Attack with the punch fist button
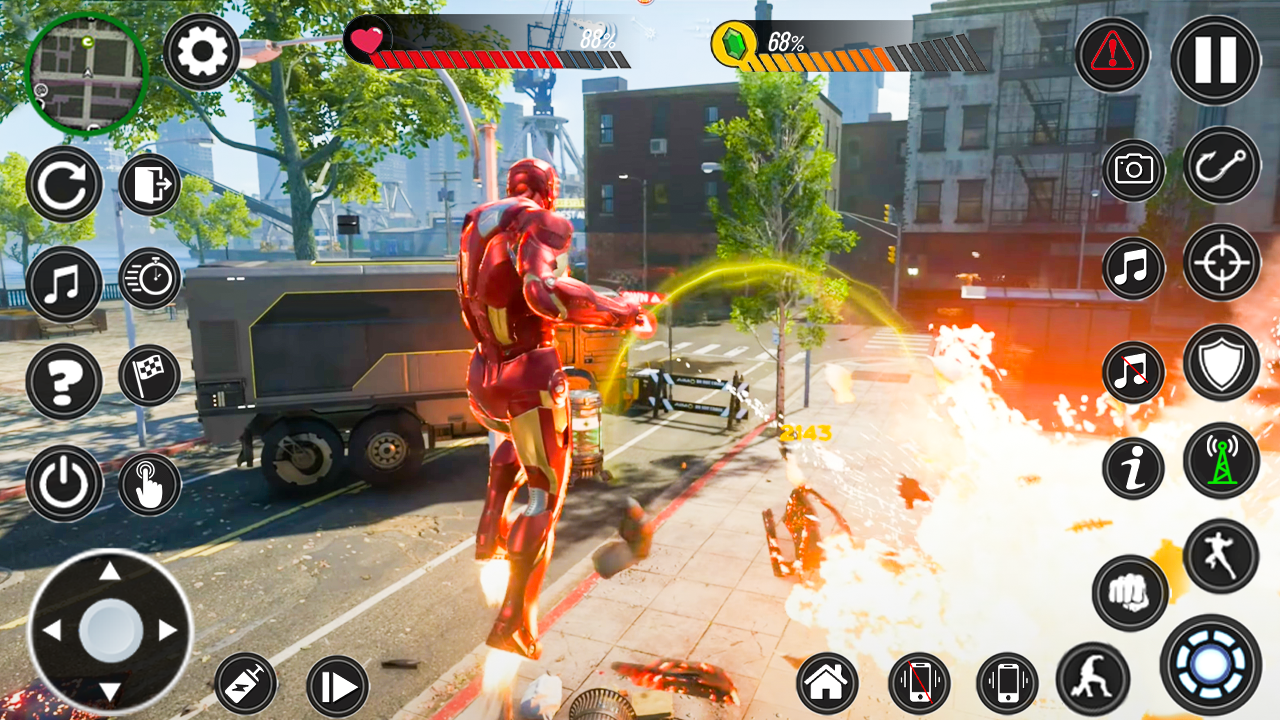The width and height of the screenshot is (1280, 720). click(1131, 592)
